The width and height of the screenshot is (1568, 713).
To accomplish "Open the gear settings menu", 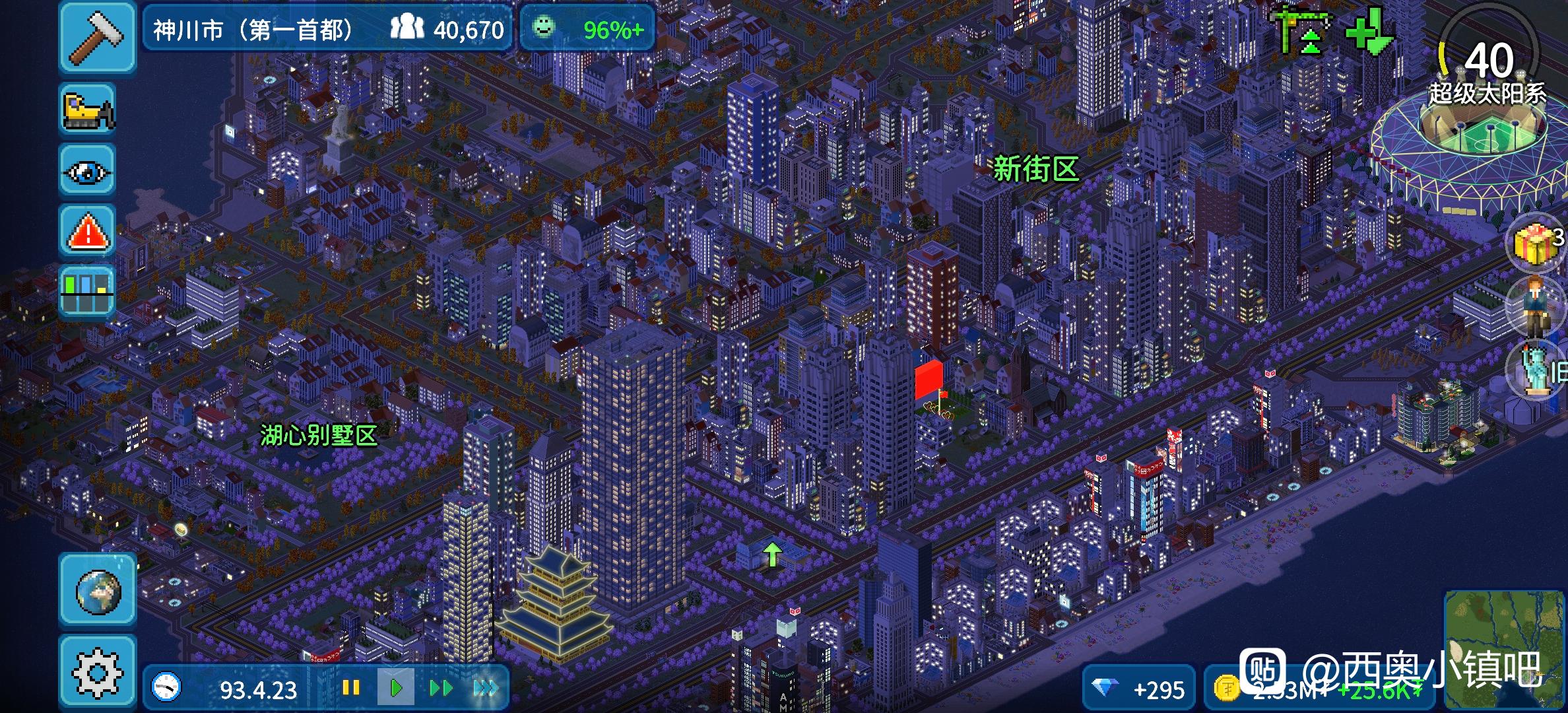I will click(x=98, y=673).
